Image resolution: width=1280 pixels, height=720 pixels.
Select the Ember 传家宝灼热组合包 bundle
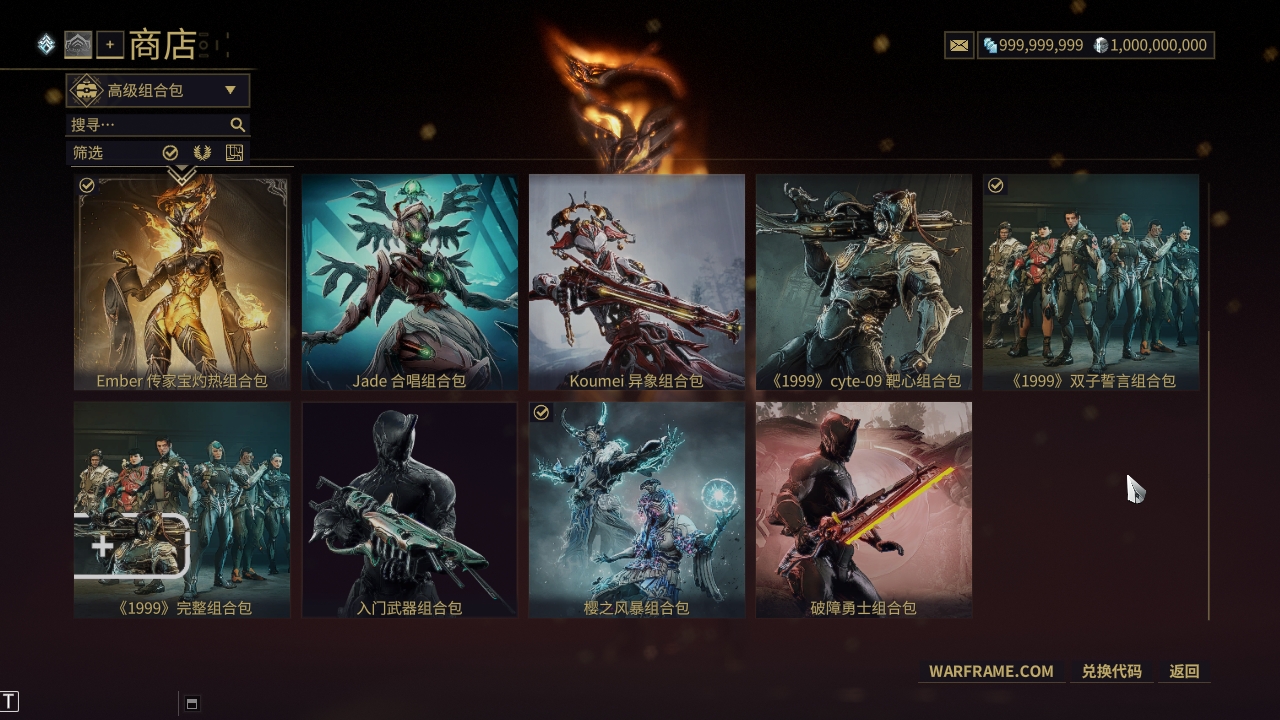click(182, 281)
